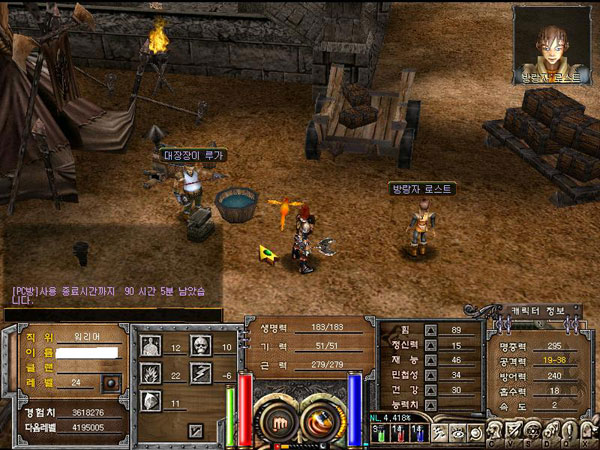Screen dimensions: 600x450
Task: Raise the 힘 (strength) stat with its arrow
Action: pos(431,329)
